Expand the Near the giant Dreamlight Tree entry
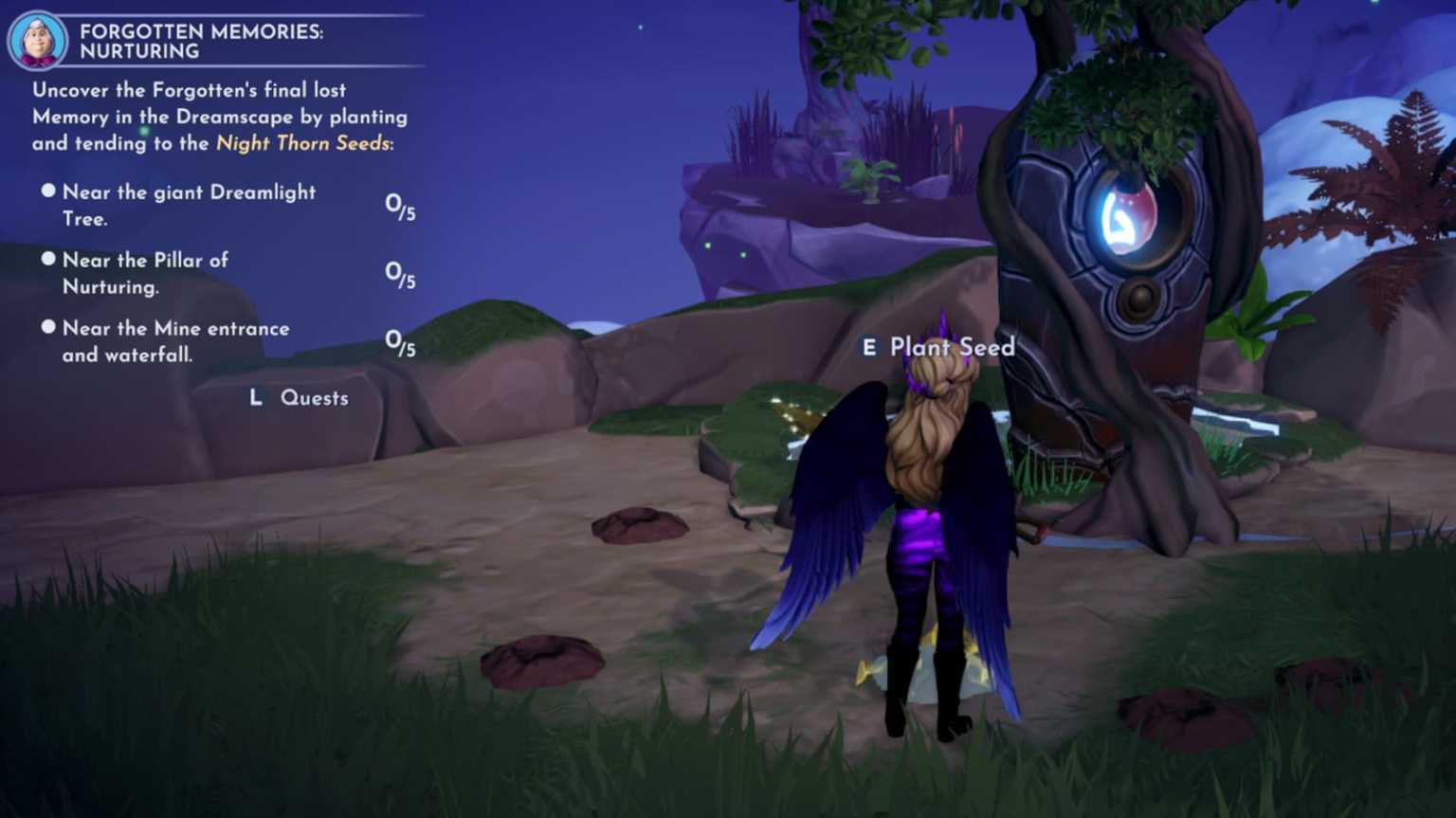Image resolution: width=1456 pixels, height=818 pixels. 188,205
